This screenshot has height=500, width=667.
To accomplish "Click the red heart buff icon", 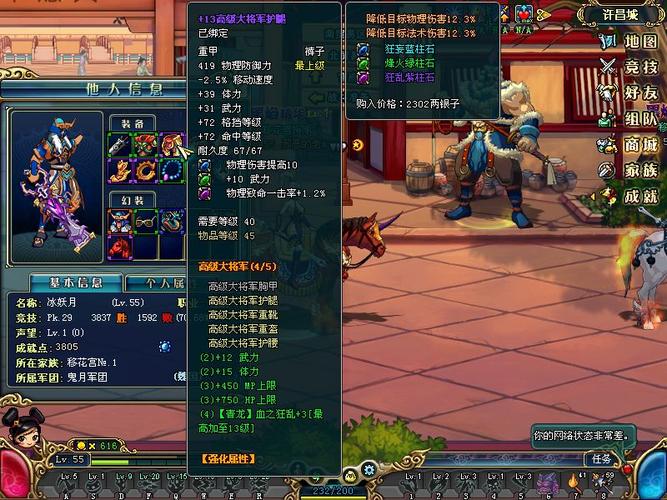I will (x=526, y=14).
